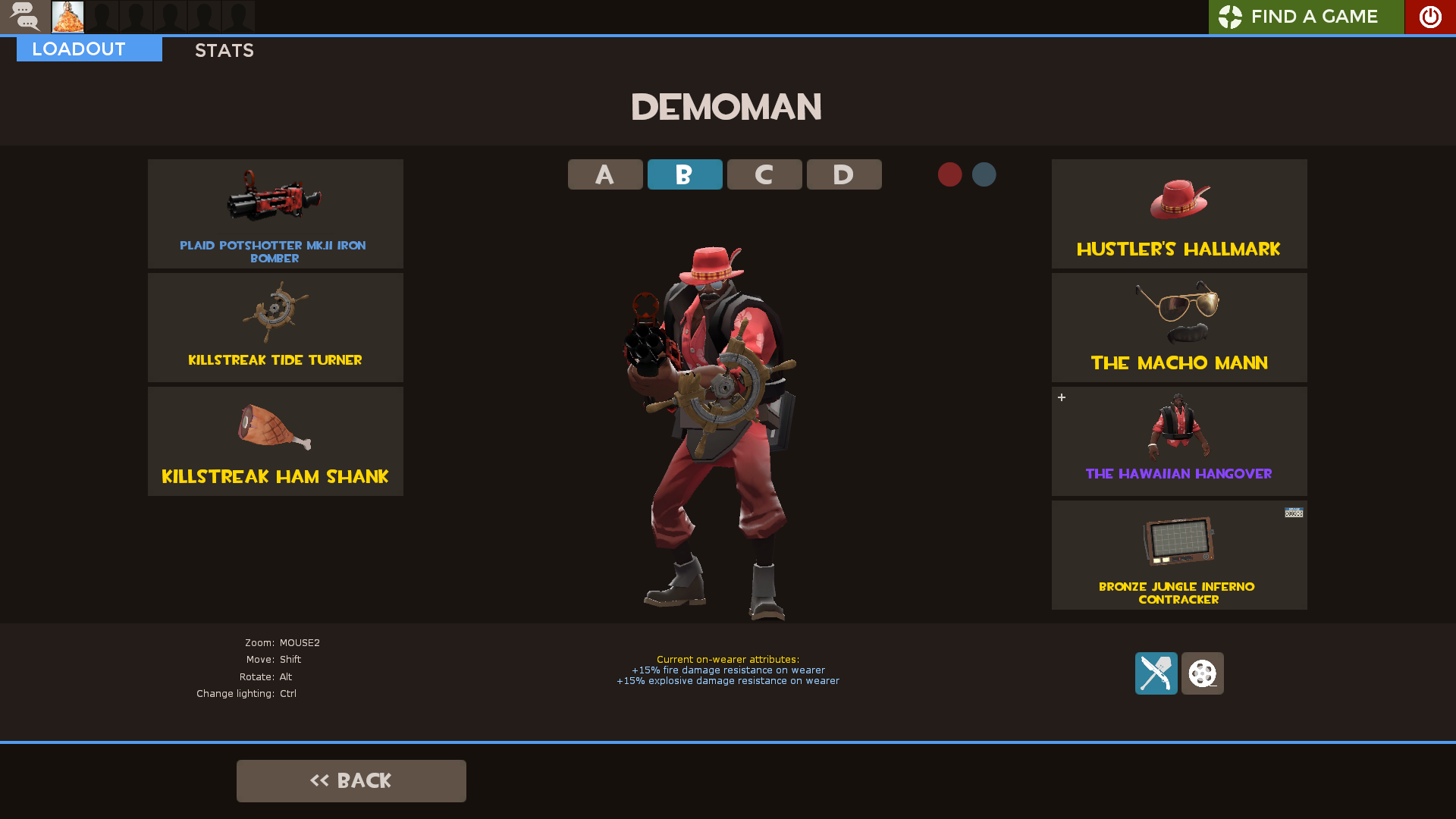This screenshot has width=1456, height=819.
Task: Switch to the STATS tab
Action: coord(224,50)
